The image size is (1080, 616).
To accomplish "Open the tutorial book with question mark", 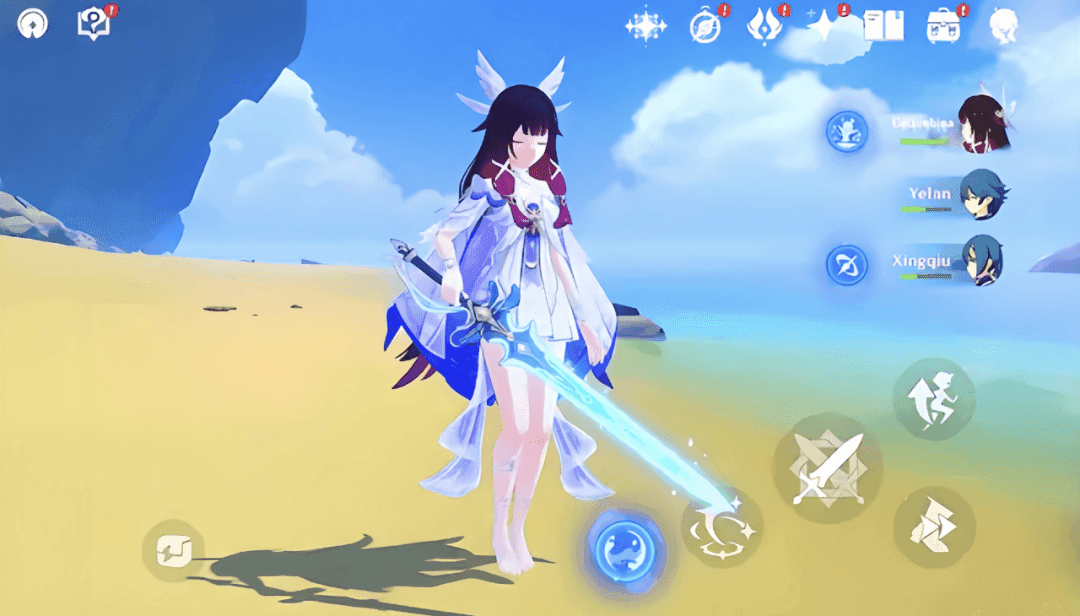I will point(94,24).
